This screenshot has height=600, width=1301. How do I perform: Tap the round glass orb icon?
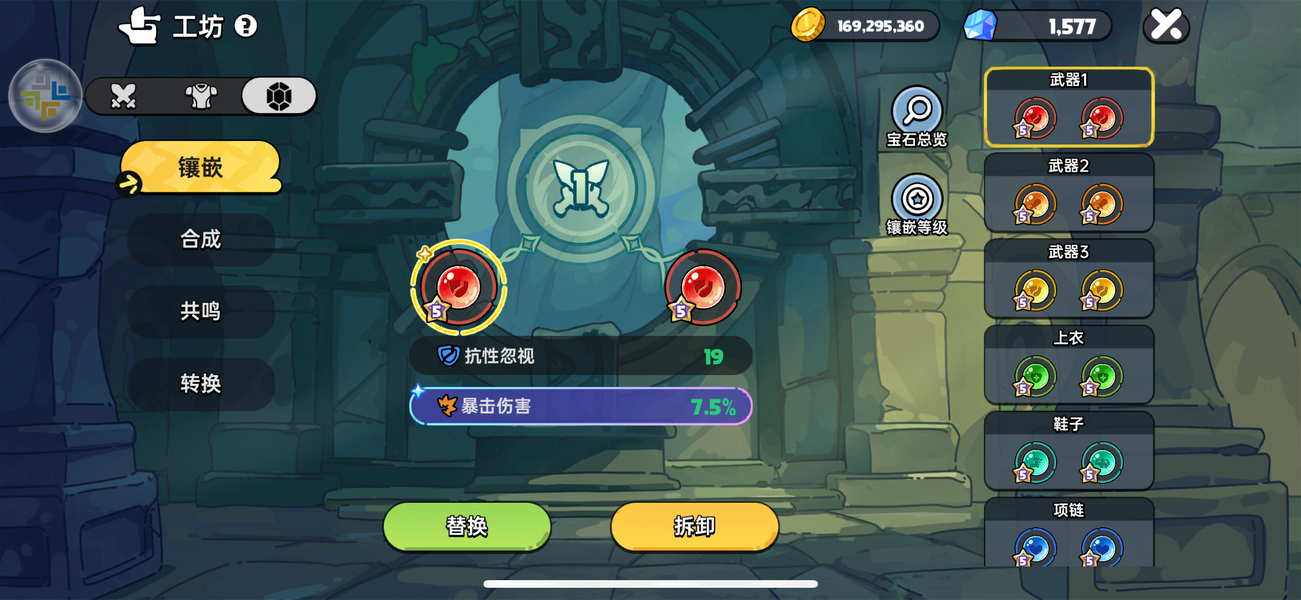45,96
